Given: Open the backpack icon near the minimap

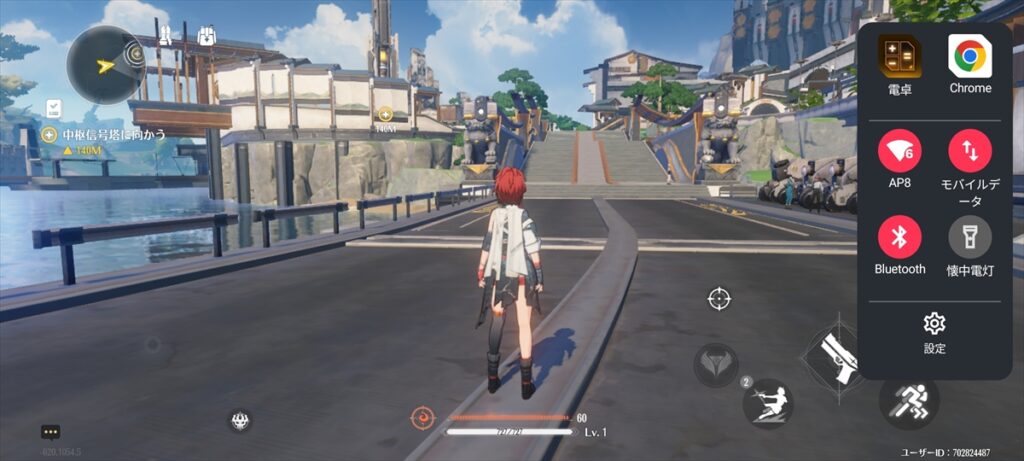Looking at the screenshot, I should 209,37.
